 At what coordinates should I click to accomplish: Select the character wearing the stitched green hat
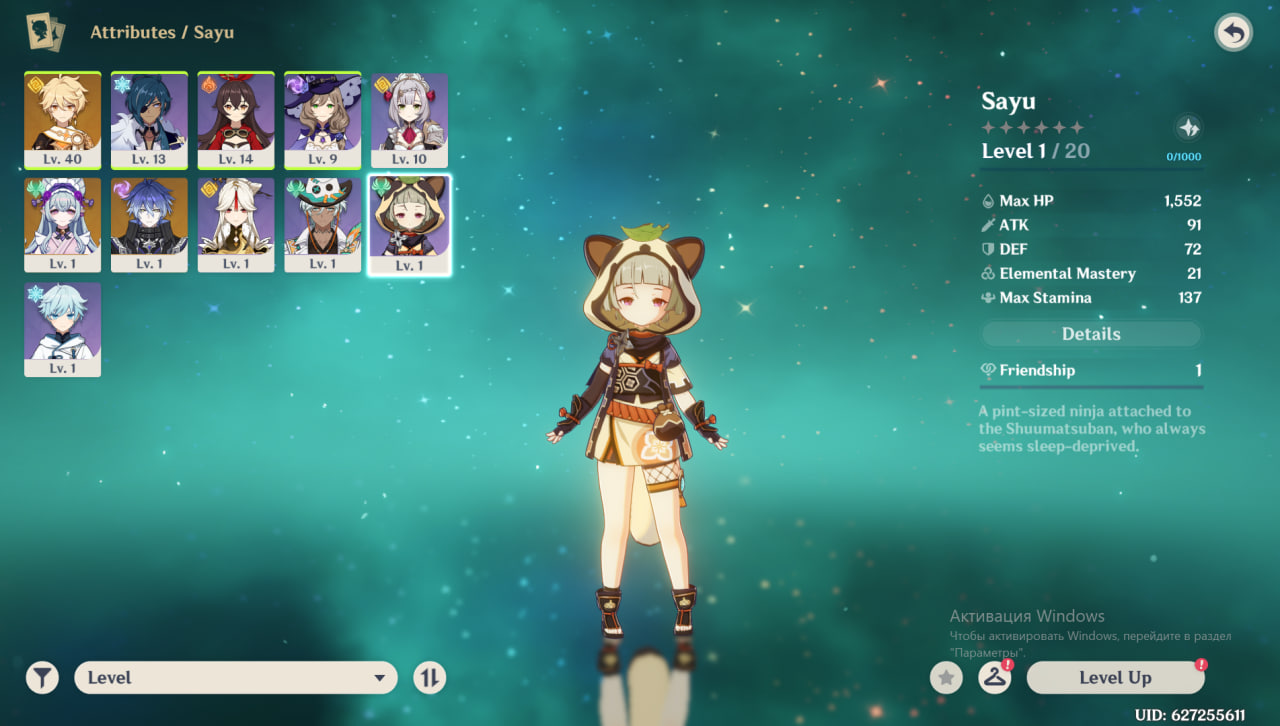click(322, 224)
